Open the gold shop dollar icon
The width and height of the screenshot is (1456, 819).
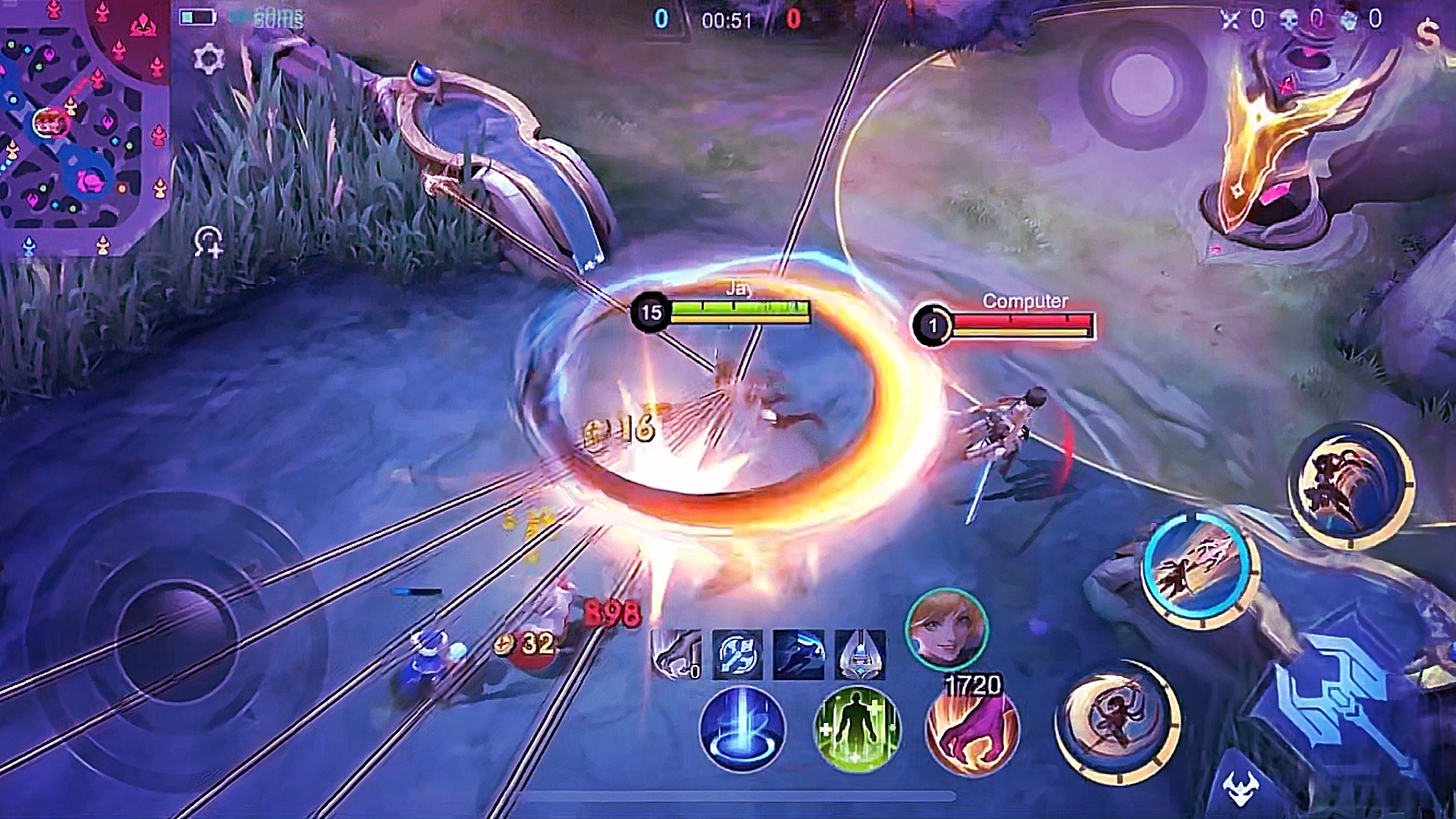[x=1427, y=34]
